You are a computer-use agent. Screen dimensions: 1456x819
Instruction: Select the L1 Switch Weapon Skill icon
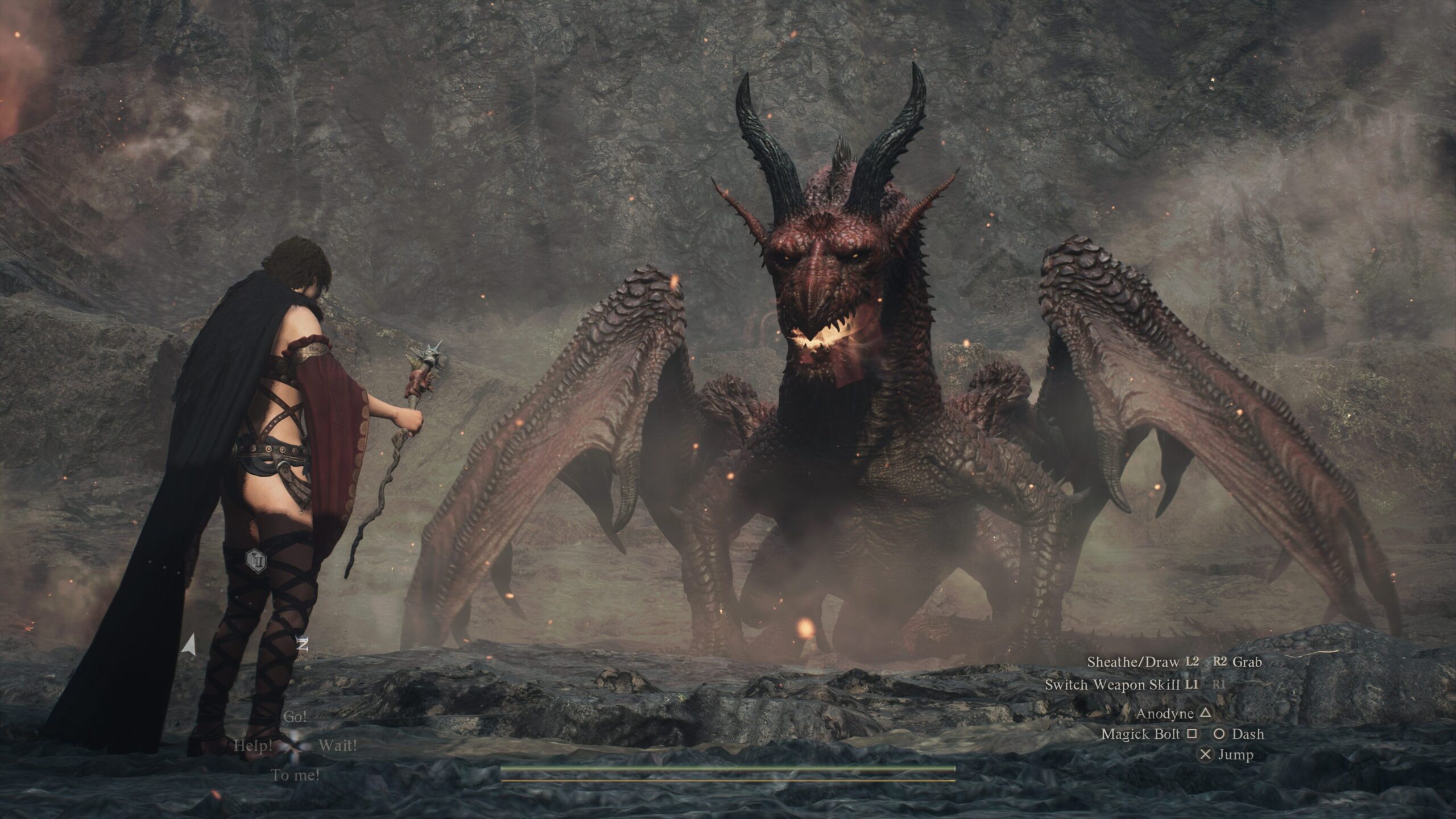[x=1193, y=685]
